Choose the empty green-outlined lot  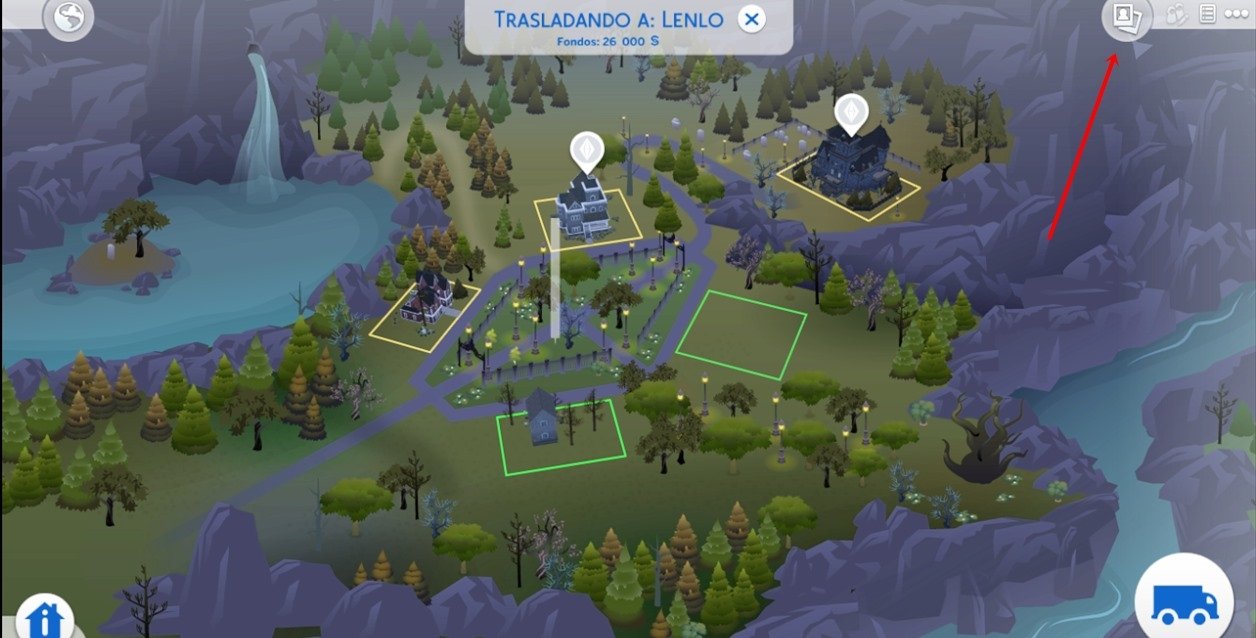pos(741,334)
